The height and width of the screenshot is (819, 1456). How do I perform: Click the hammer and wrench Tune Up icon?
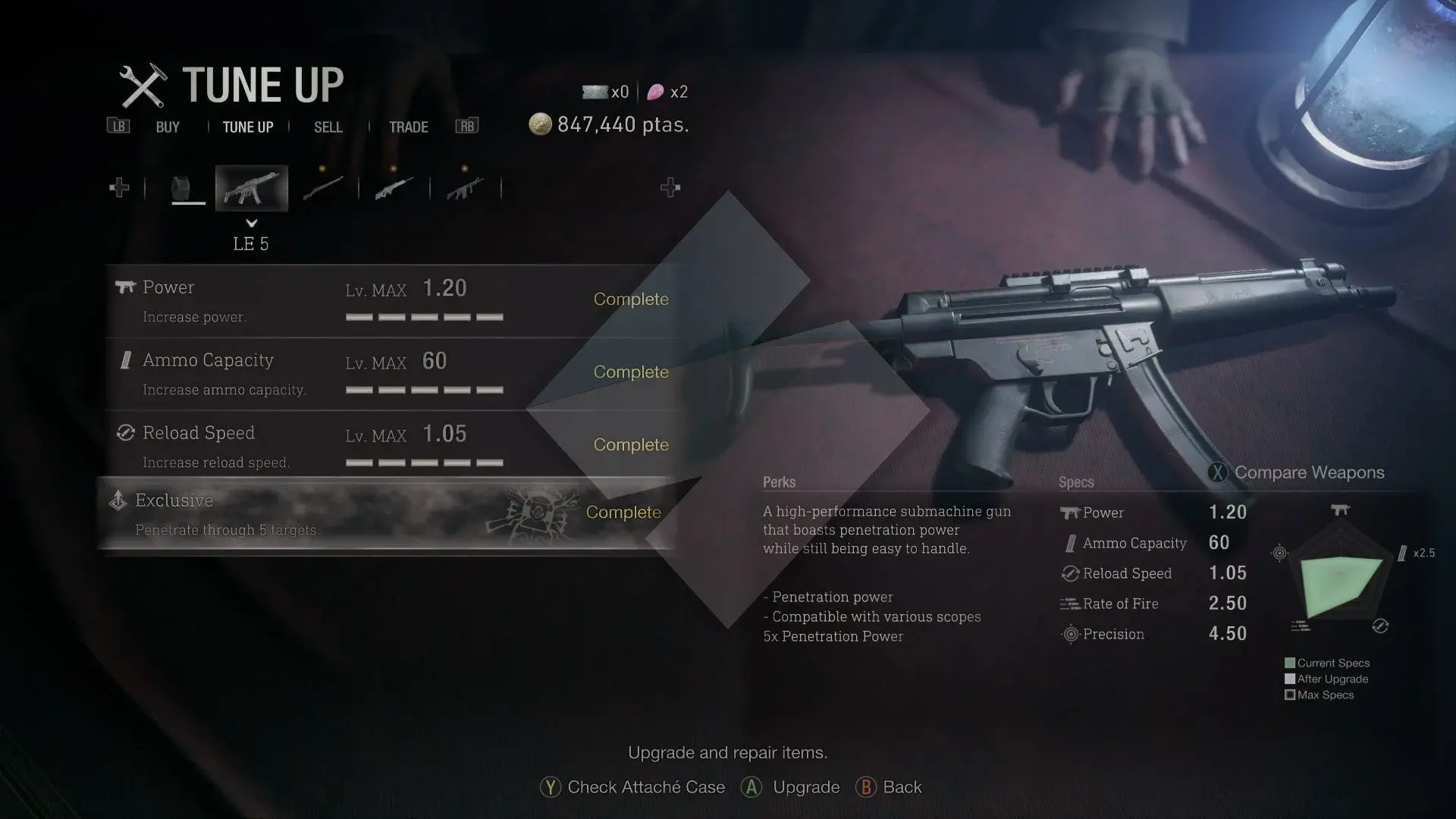coord(144,85)
